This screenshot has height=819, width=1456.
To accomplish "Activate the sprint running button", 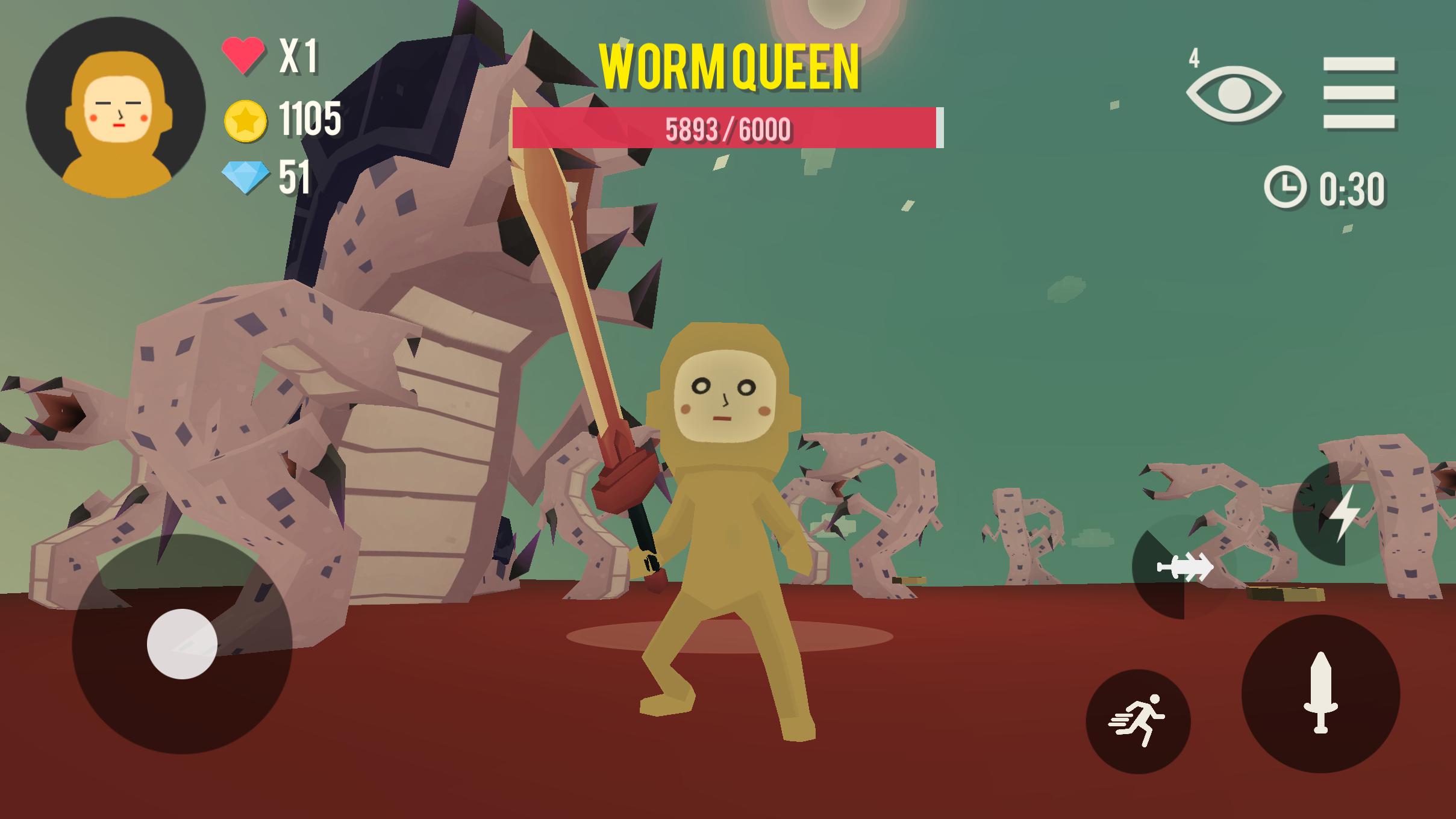I will (1138, 721).
